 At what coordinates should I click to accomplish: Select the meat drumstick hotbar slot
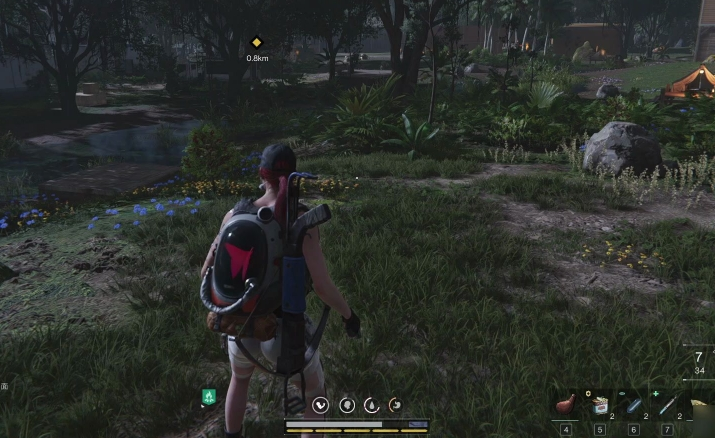(x=567, y=403)
